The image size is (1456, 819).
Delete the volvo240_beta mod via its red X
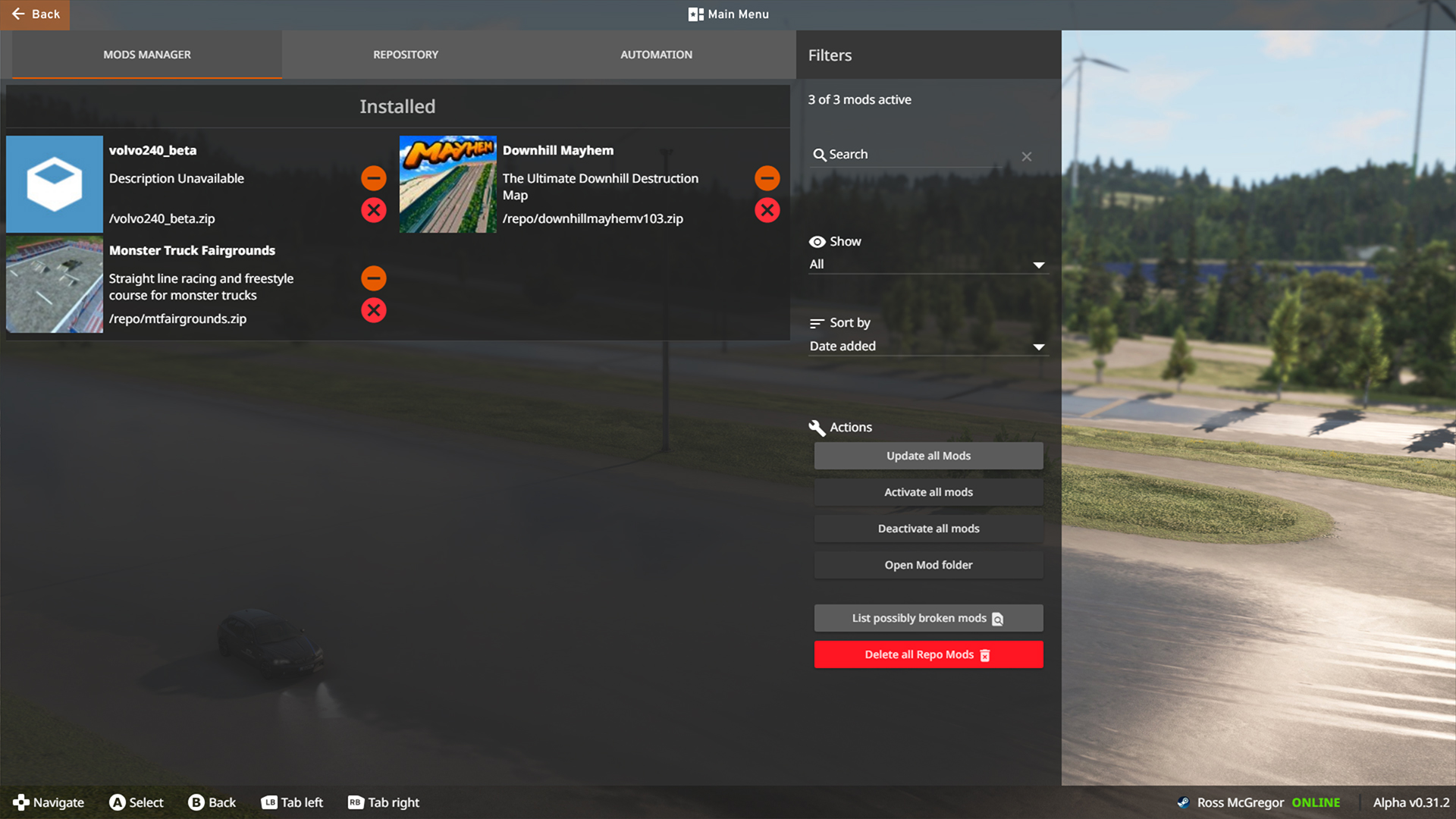click(x=373, y=210)
